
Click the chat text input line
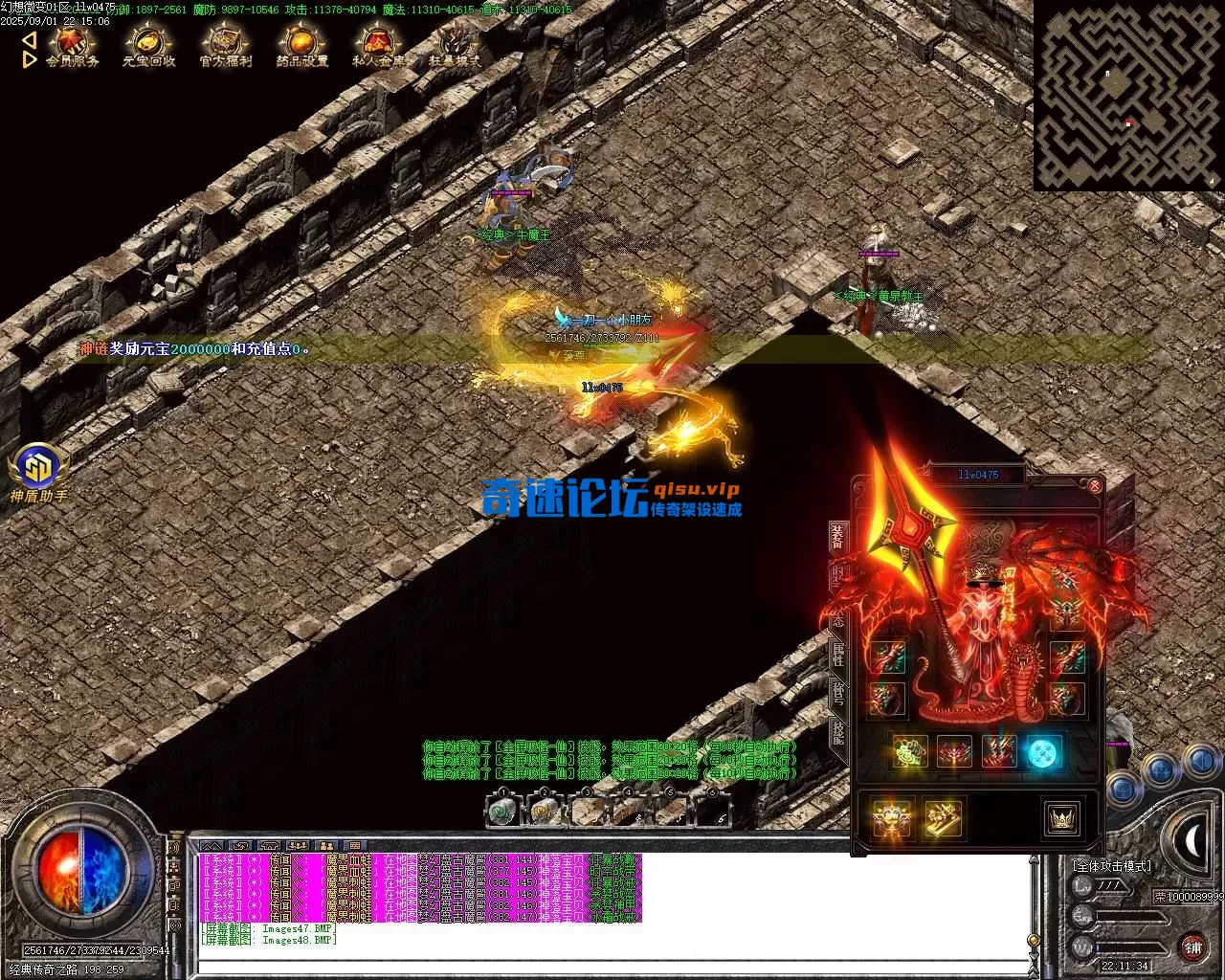612,965
